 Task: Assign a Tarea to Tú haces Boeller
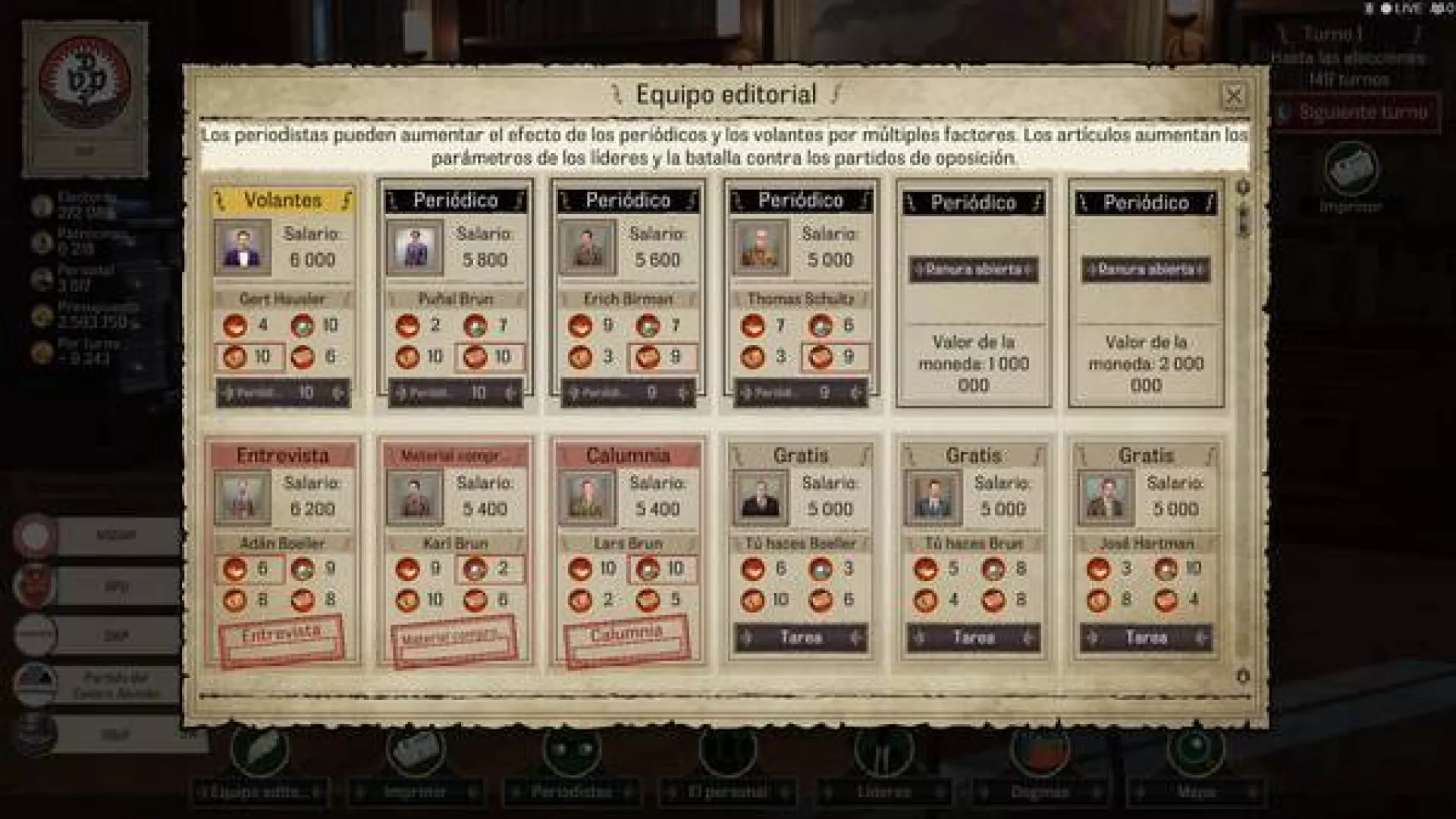(x=800, y=638)
